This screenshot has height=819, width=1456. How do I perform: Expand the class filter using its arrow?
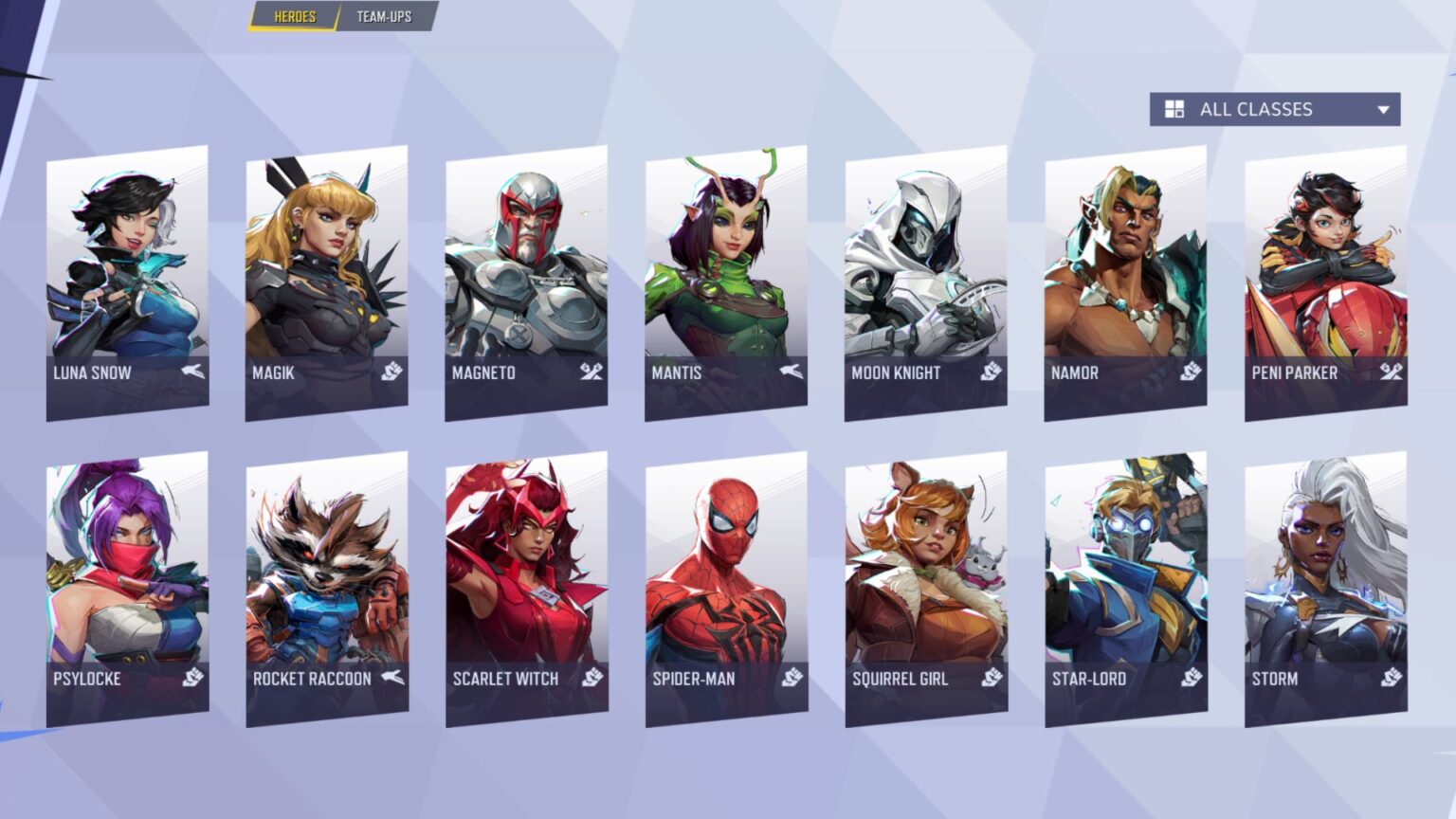click(1383, 109)
